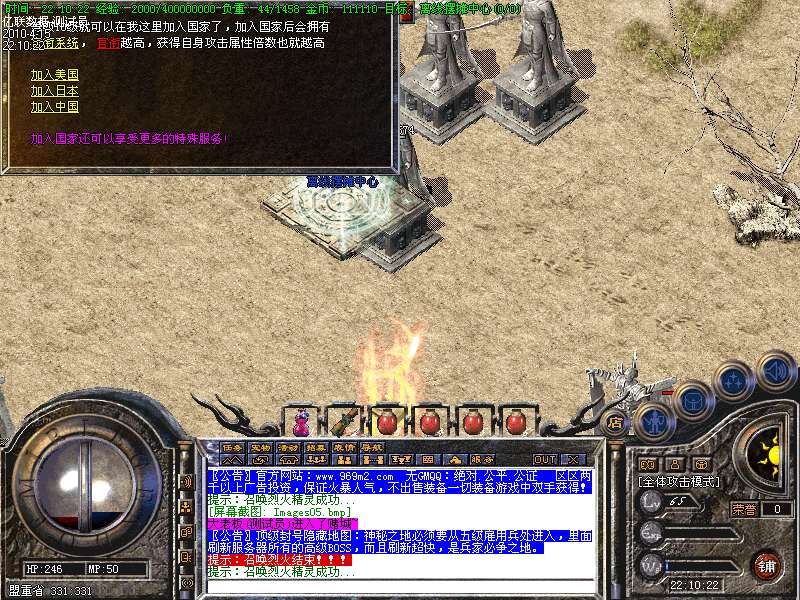
Task: Open the 活动 events button
Action: click(288, 448)
